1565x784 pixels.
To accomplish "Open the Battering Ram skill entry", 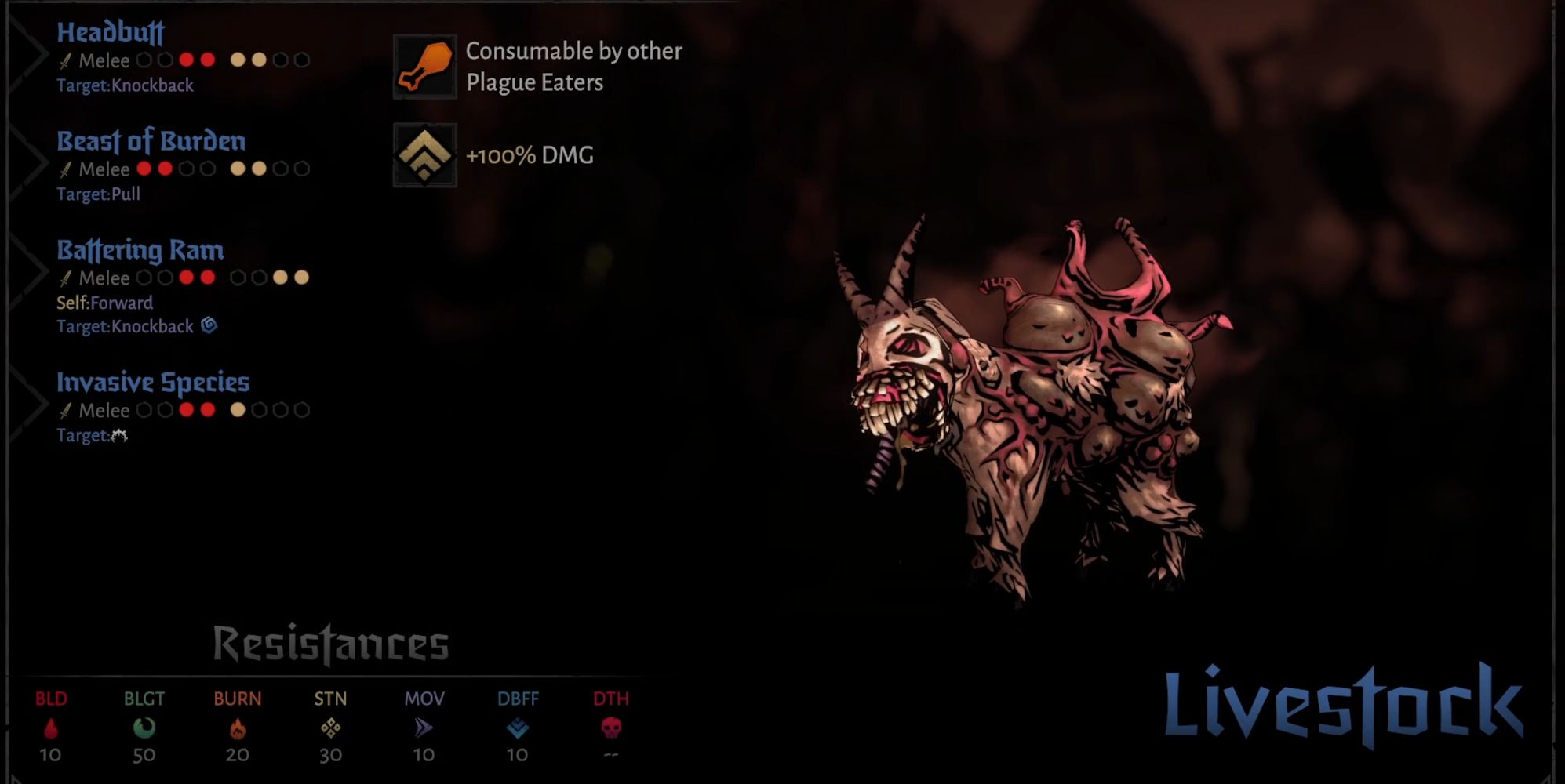I will (x=140, y=250).
